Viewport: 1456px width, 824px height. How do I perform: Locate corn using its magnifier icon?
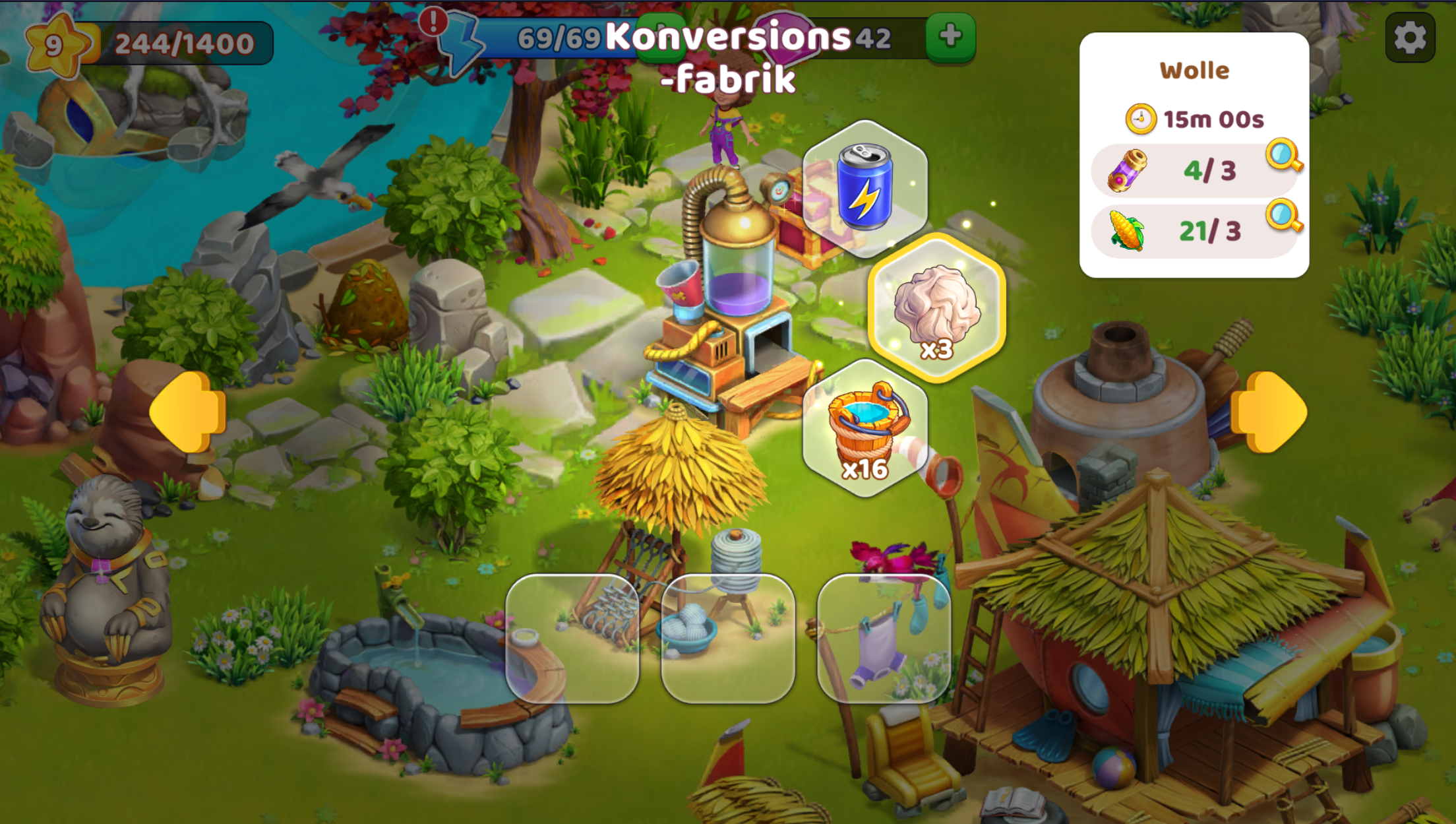1283,216
